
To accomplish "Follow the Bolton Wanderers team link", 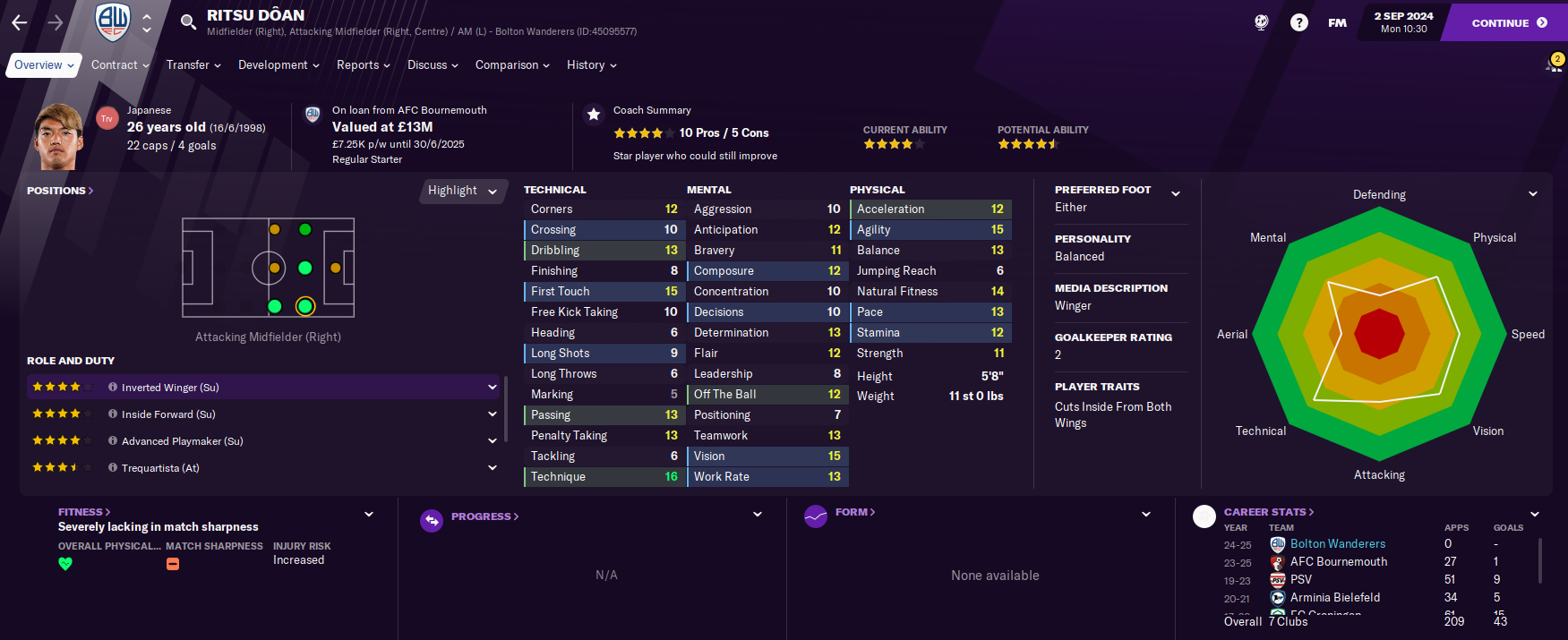I will point(1337,544).
